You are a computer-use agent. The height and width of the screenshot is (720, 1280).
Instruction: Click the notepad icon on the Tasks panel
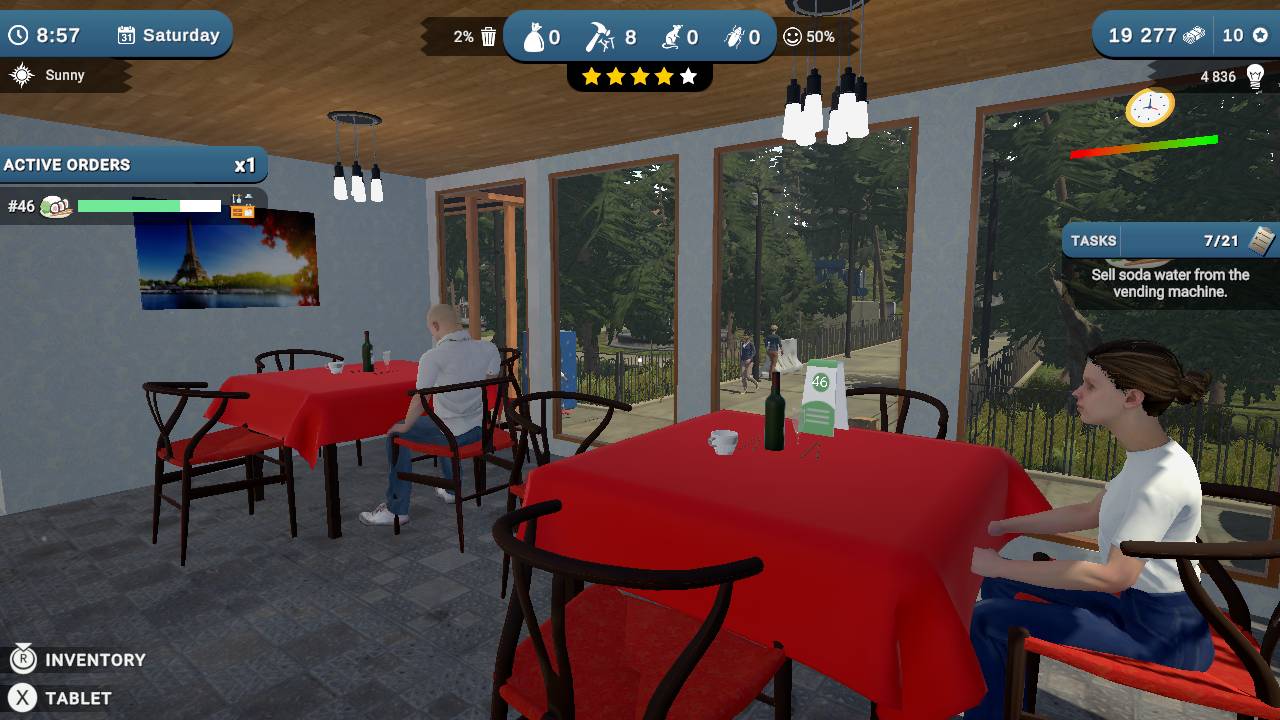tap(1260, 240)
